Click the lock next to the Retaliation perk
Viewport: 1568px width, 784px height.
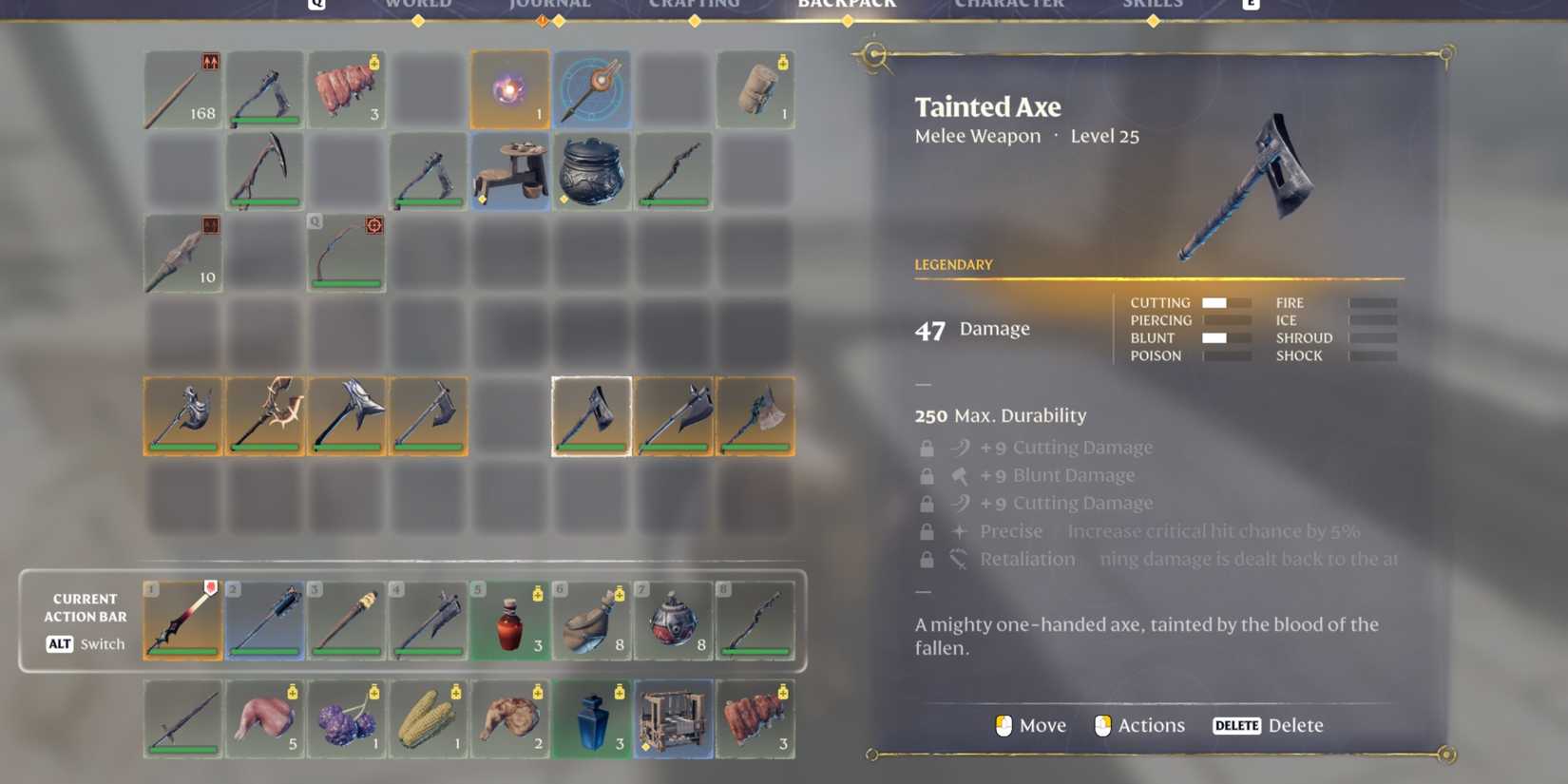[x=927, y=559]
